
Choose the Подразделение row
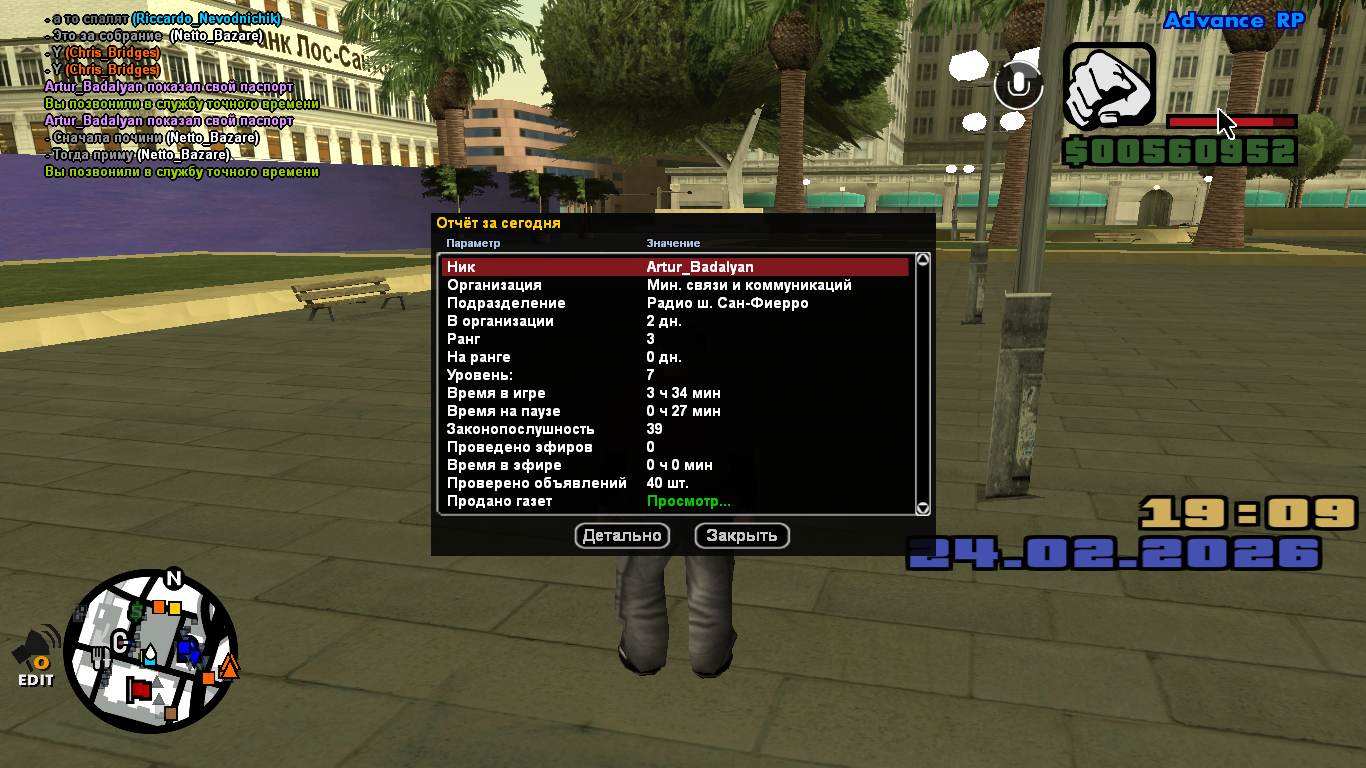[x=675, y=303]
